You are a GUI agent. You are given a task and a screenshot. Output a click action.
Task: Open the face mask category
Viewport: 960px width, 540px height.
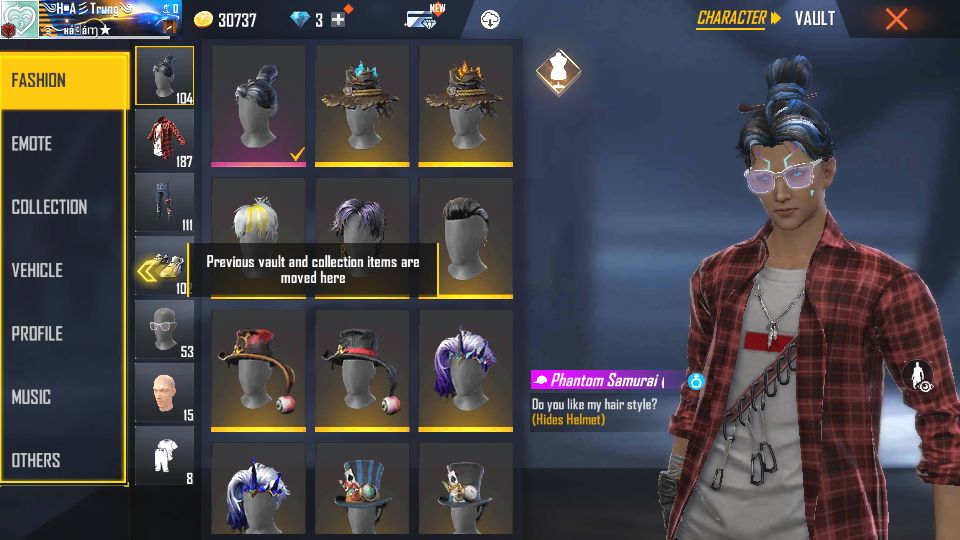pos(164,328)
